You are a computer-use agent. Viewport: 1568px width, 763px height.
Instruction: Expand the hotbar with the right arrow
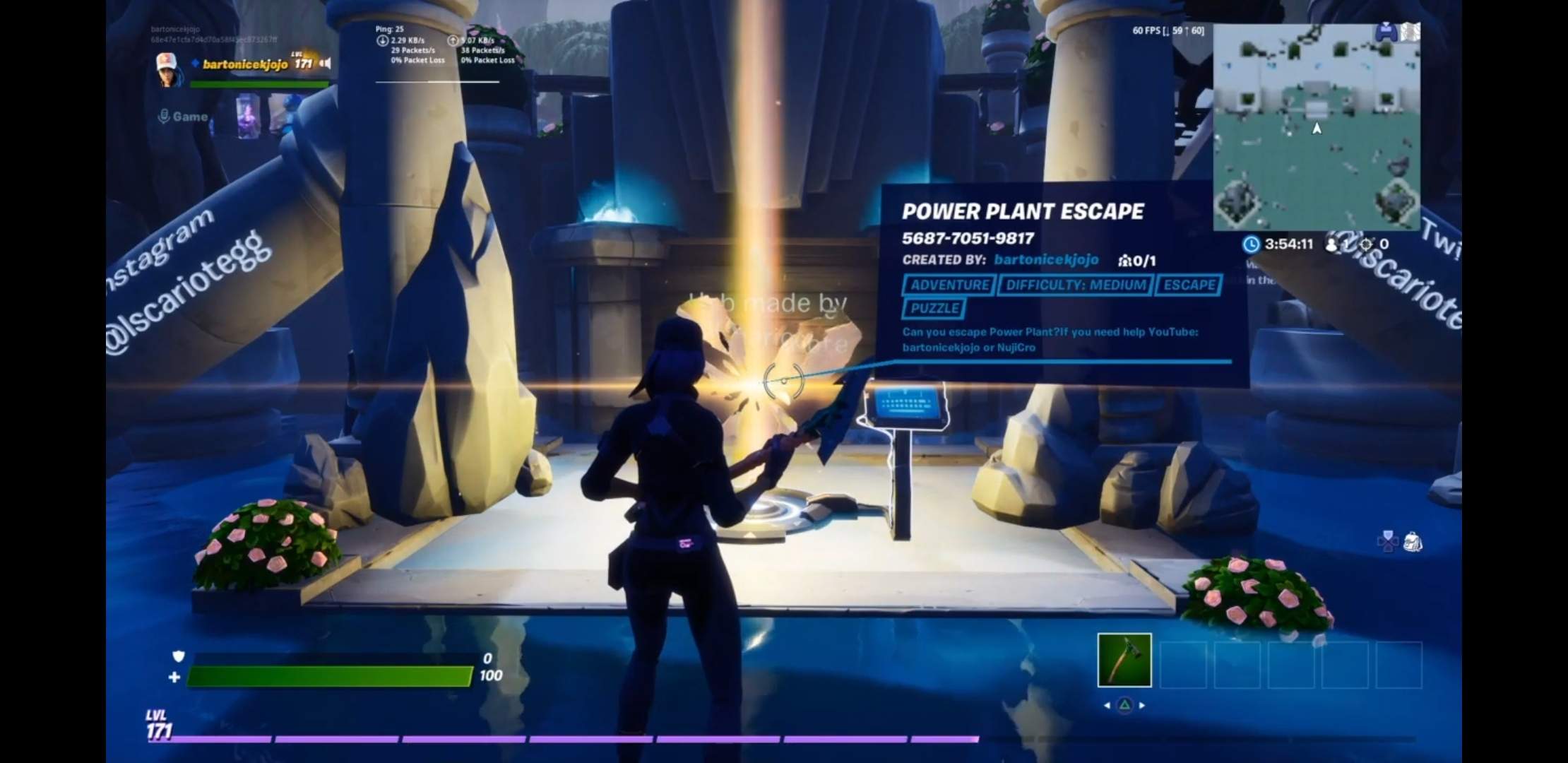coord(1141,705)
